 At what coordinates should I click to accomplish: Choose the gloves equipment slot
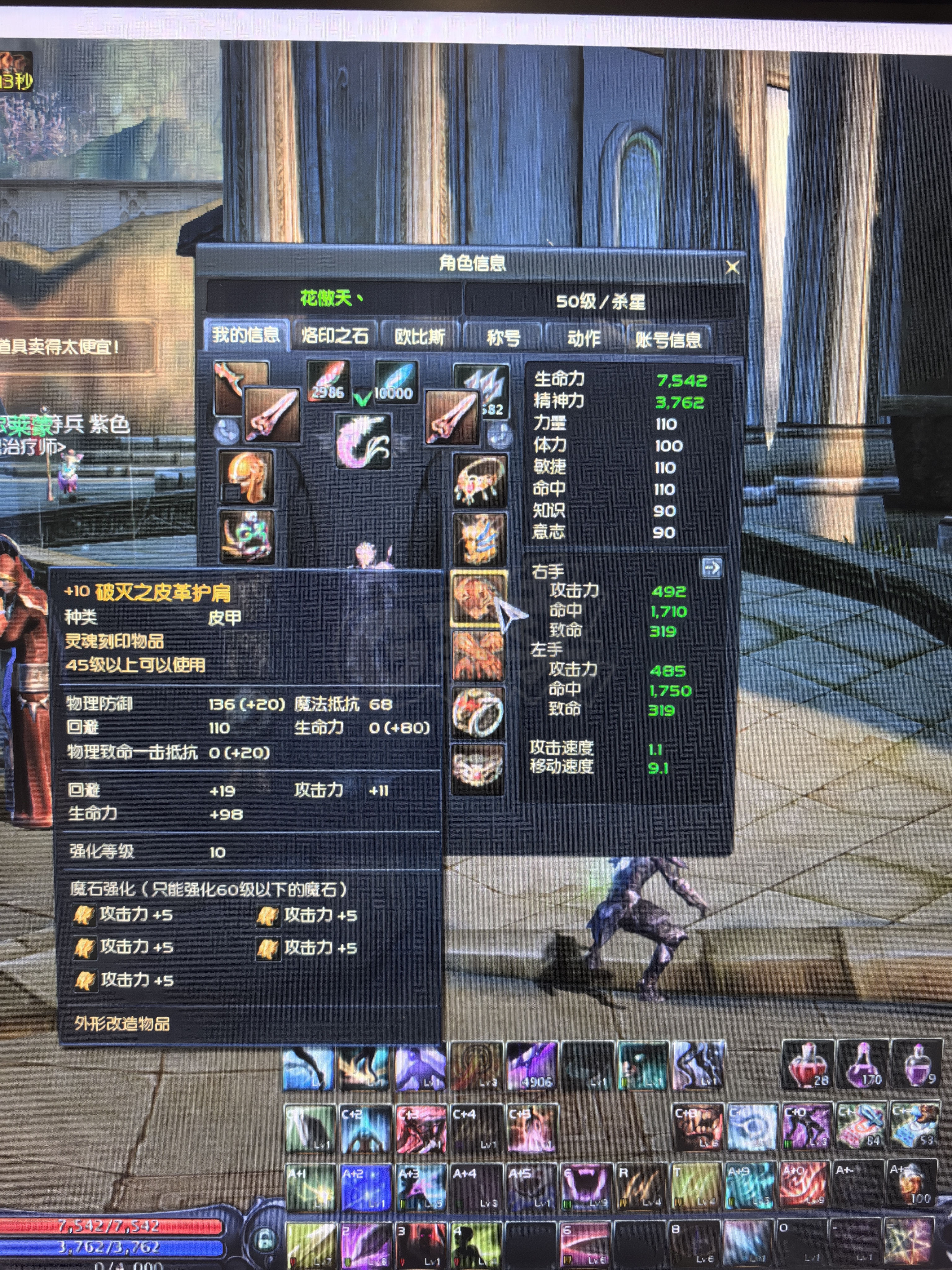point(478,655)
